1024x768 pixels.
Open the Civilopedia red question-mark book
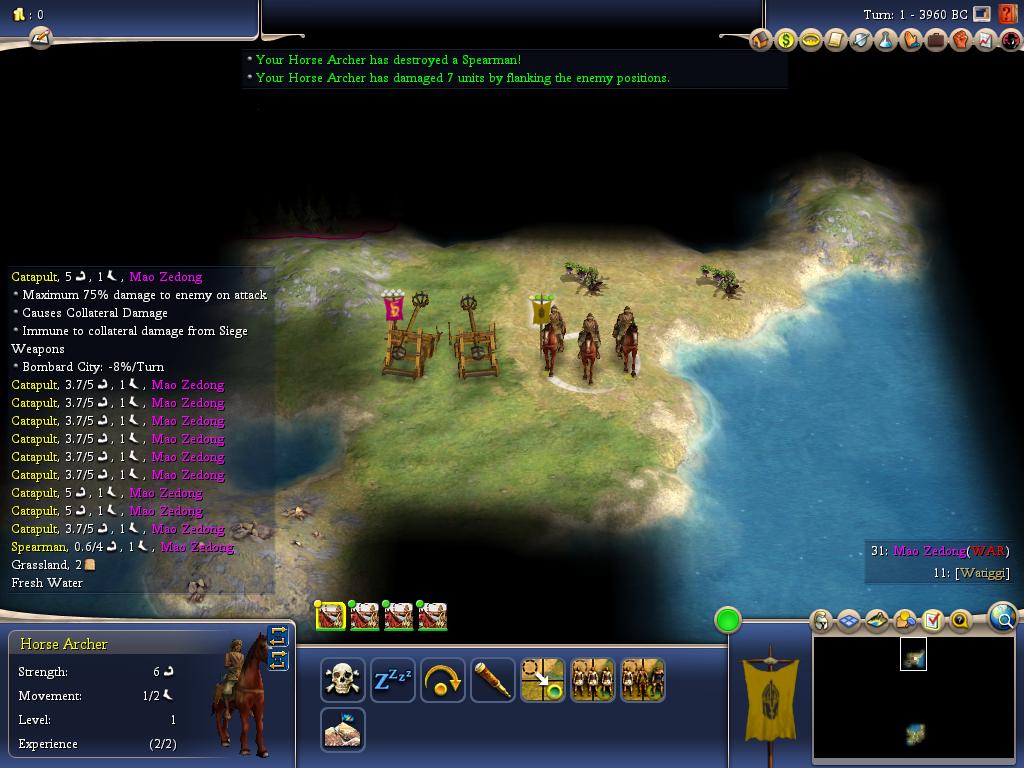click(x=1008, y=15)
